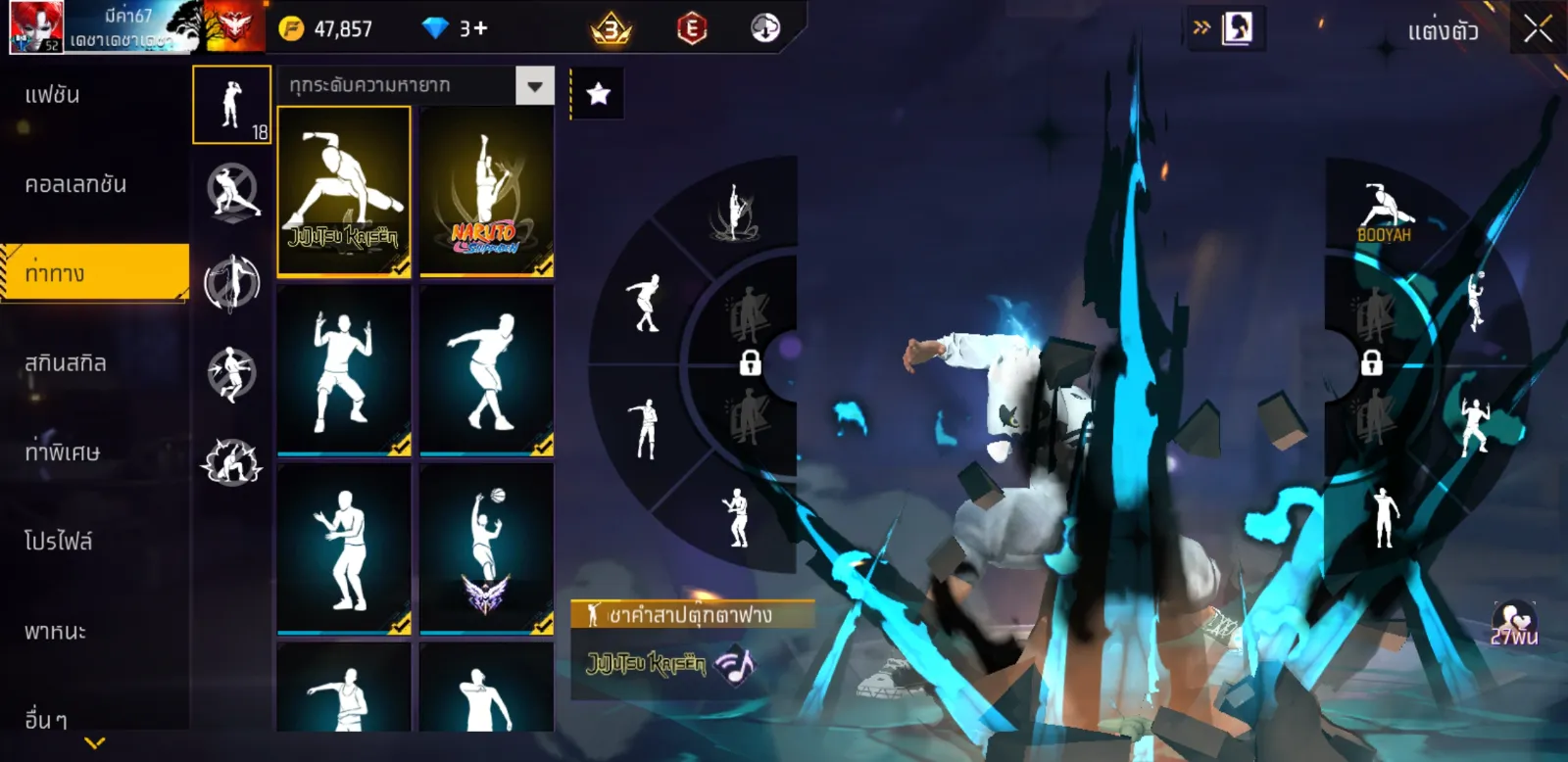Open the แต่งตัว dress-up header button
The width and height of the screenshot is (1568, 762).
1443,31
